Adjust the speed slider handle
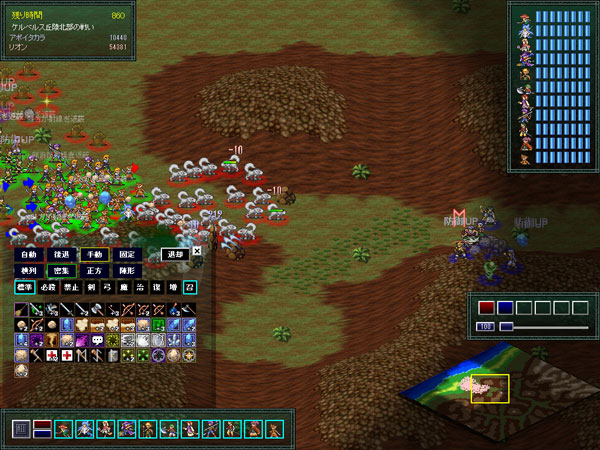 click(x=506, y=326)
